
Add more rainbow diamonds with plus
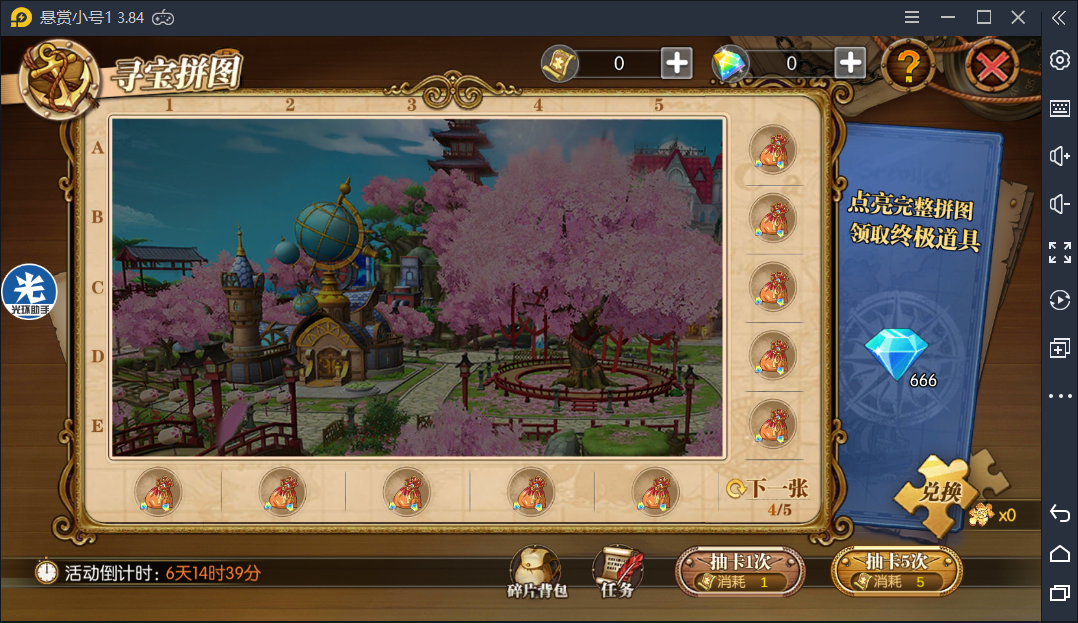pyautogui.click(x=850, y=63)
